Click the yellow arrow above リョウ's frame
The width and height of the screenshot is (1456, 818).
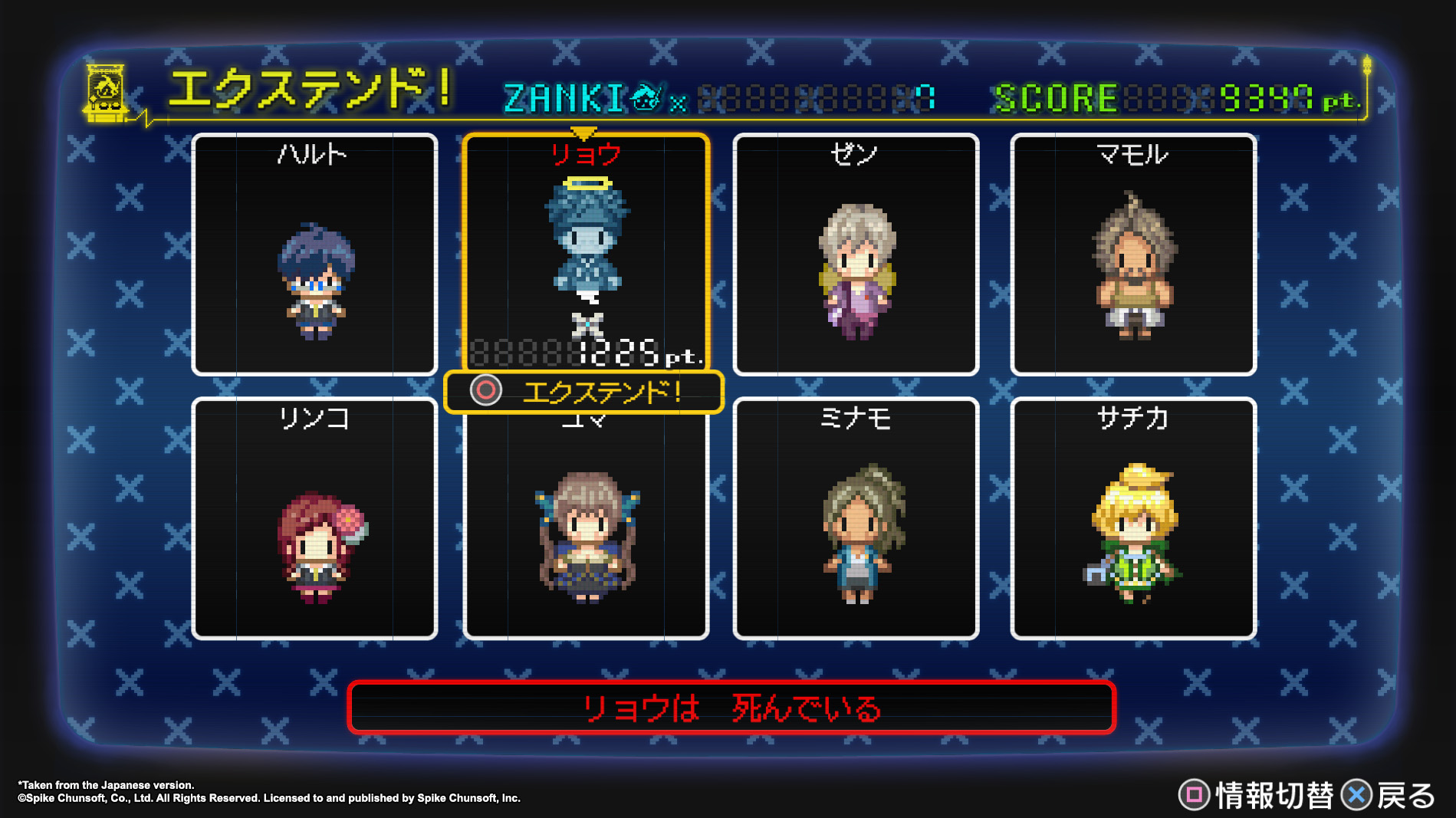point(586,130)
